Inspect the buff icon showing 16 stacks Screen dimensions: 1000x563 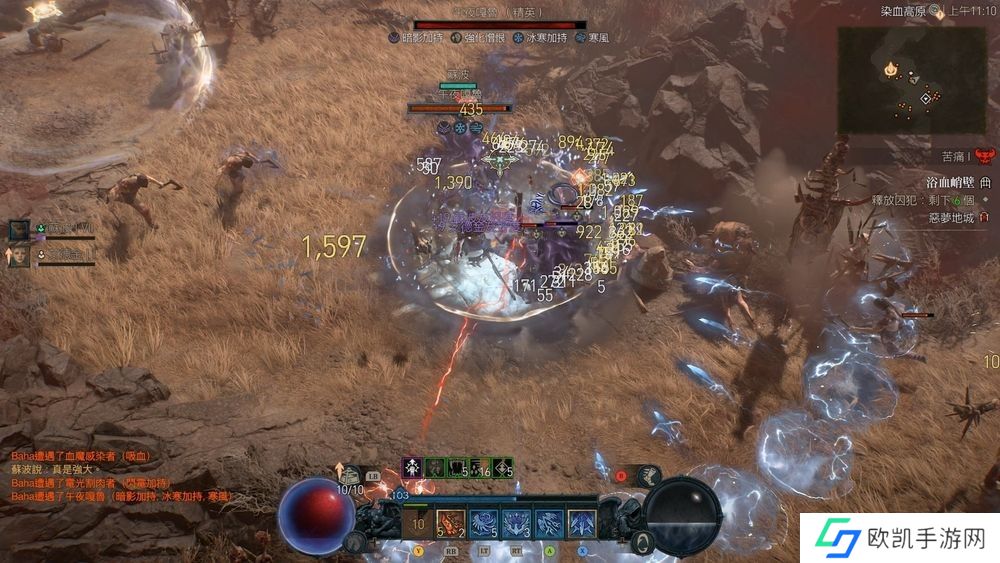pos(480,467)
